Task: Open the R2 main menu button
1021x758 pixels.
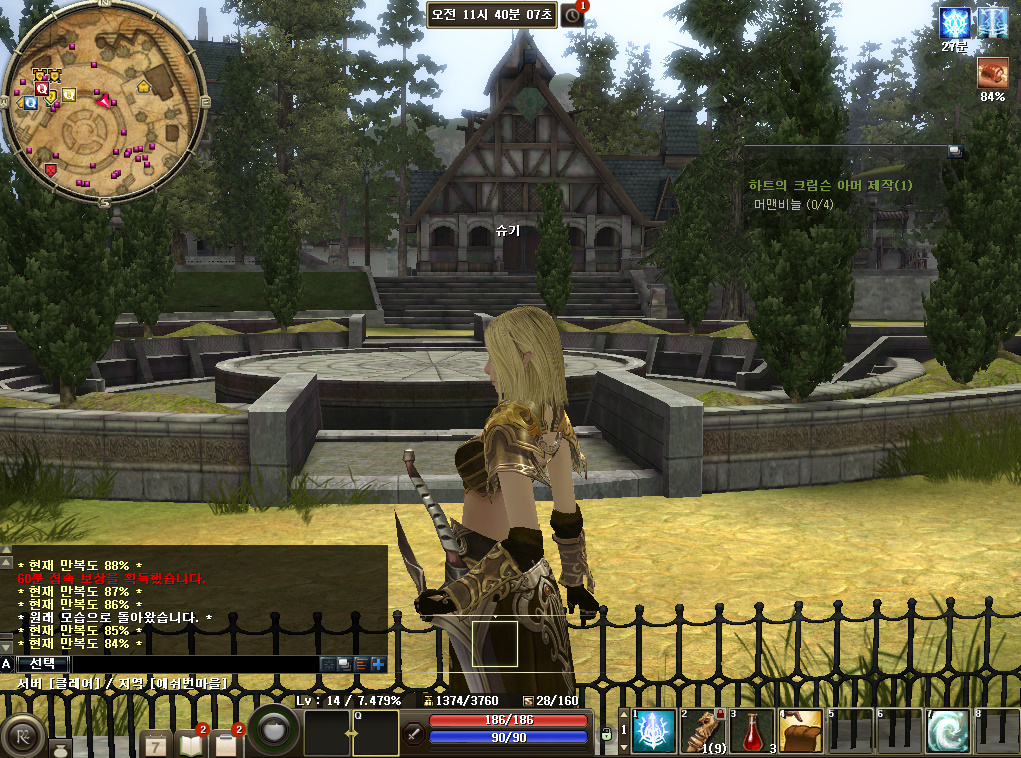Action: (22, 737)
